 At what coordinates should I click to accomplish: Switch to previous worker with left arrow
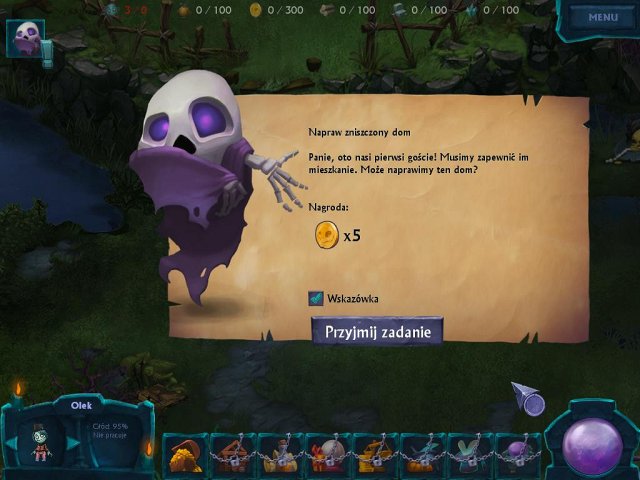pos(12,444)
